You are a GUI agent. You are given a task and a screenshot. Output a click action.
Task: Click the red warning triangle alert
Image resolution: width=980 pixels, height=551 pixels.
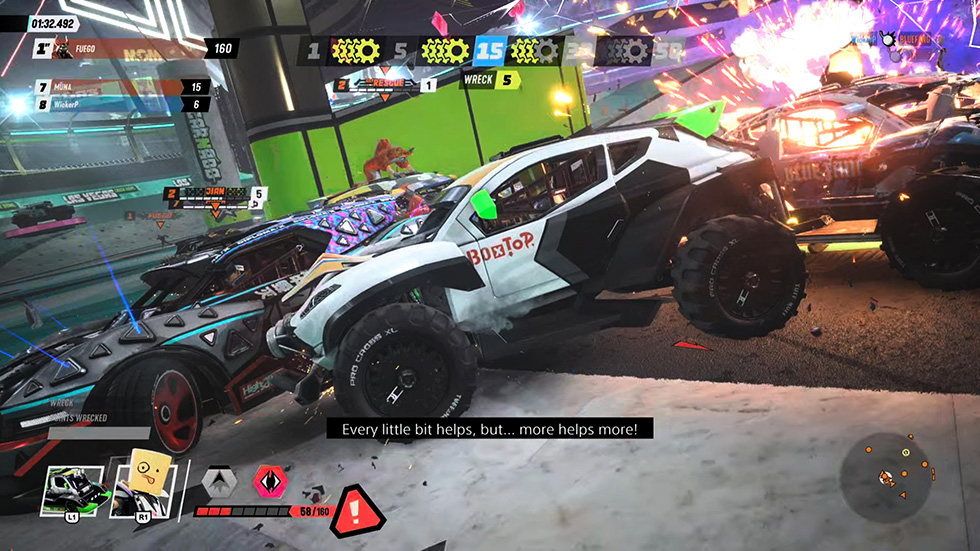(357, 510)
